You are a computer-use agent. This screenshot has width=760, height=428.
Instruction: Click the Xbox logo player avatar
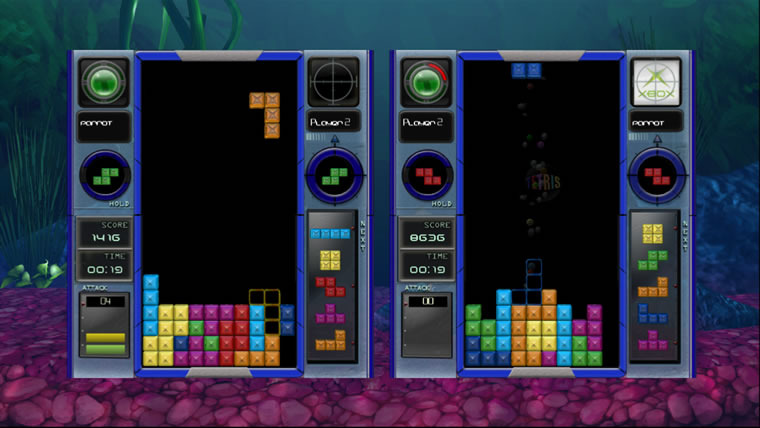(x=655, y=80)
